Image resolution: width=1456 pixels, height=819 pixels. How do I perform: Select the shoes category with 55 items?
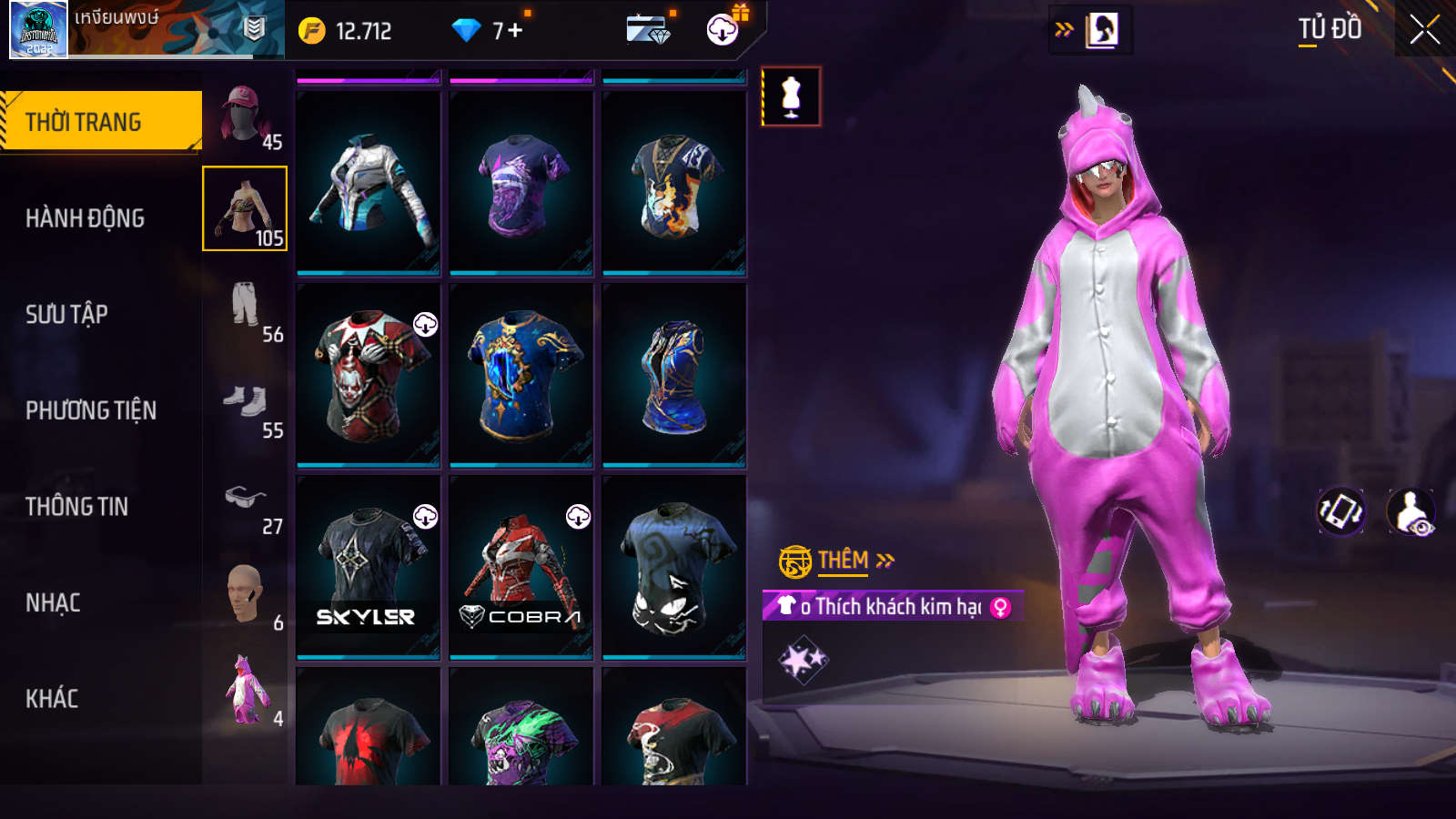[246, 404]
